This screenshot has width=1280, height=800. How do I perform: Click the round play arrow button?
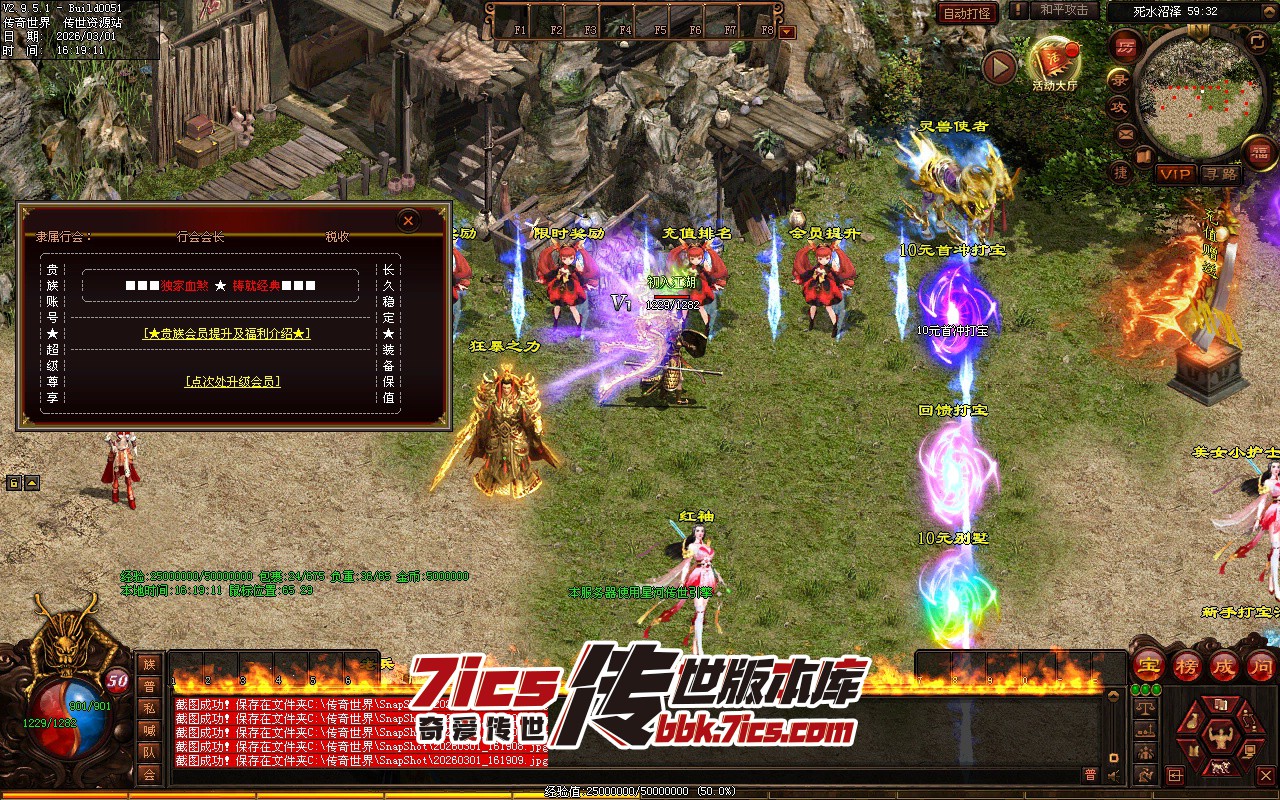(999, 67)
